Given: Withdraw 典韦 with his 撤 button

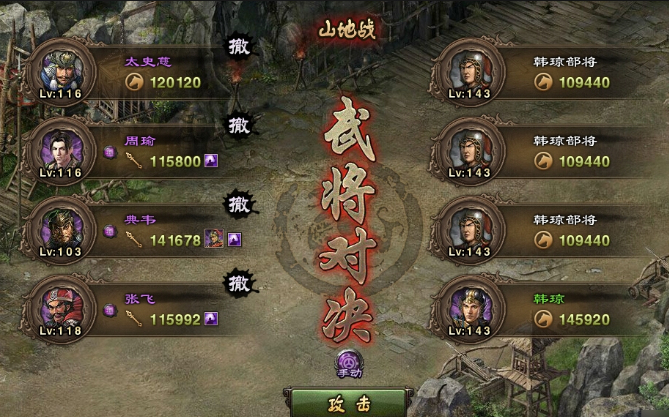Looking at the screenshot, I should tap(239, 203).
